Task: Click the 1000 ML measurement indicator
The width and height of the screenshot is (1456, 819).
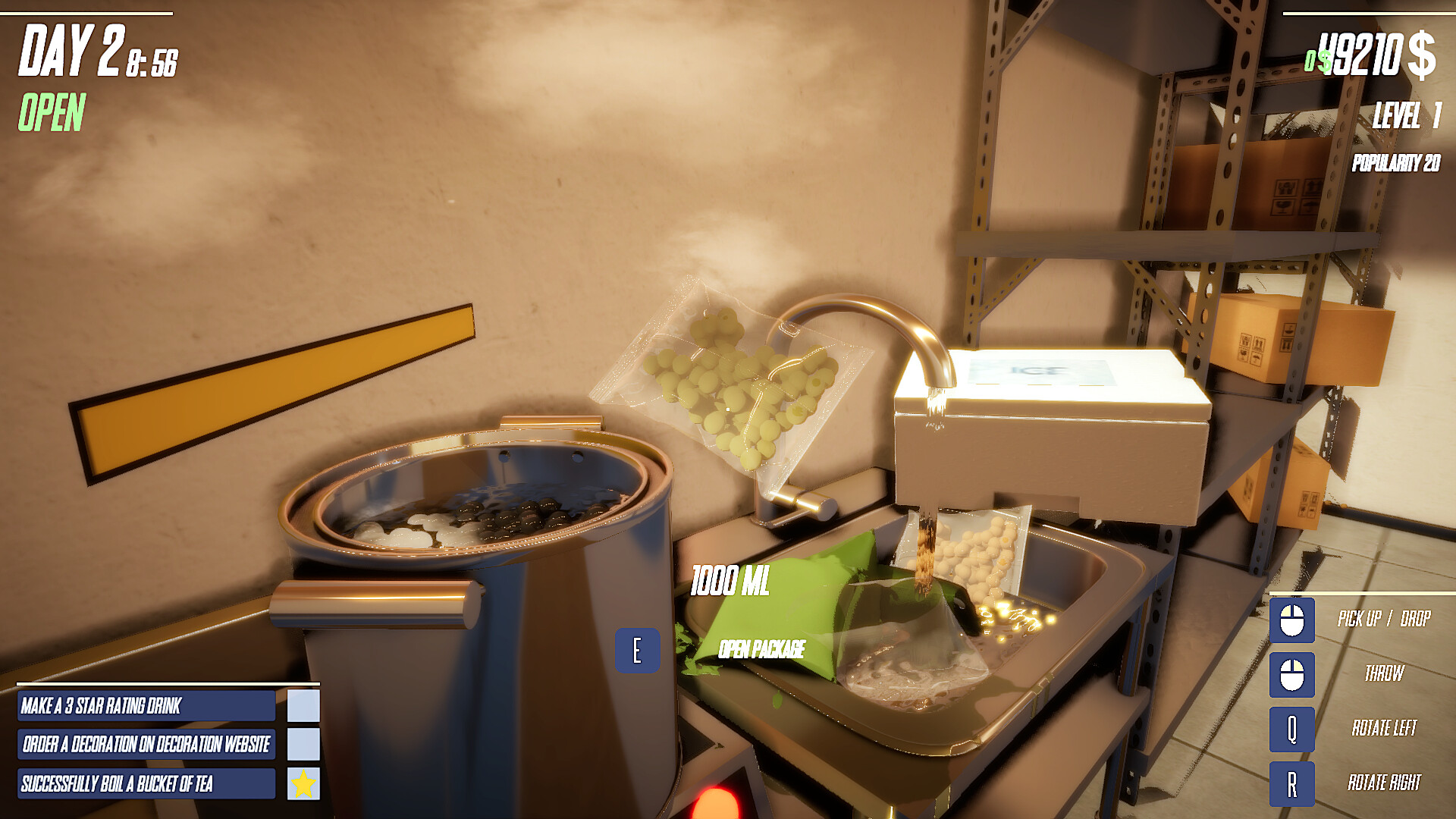Action: [x=731, y=580]
